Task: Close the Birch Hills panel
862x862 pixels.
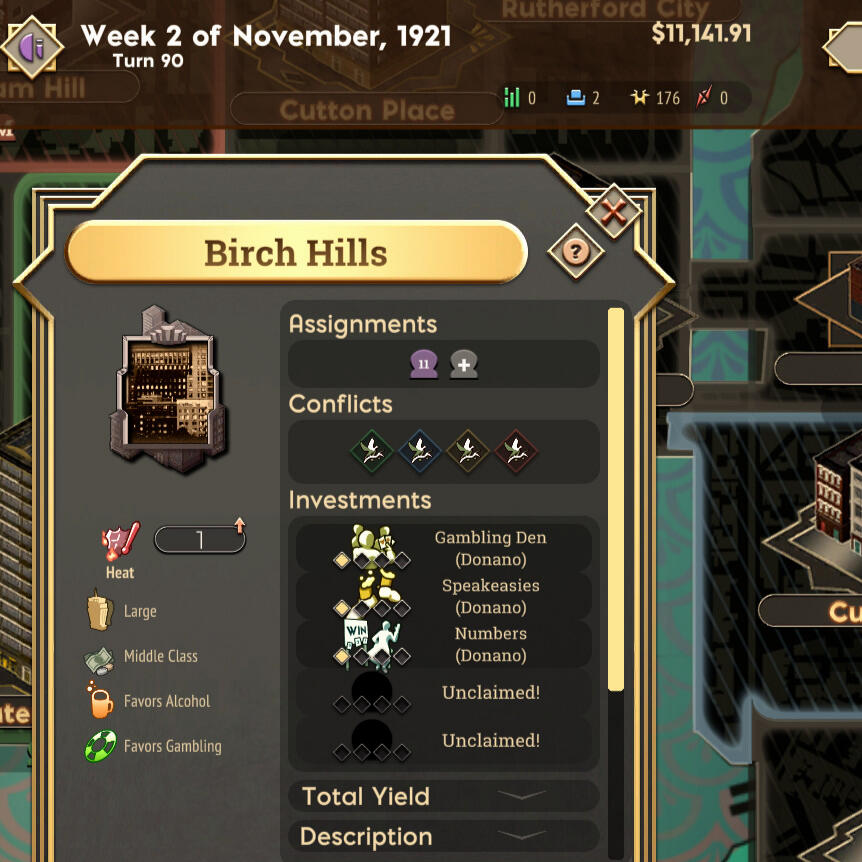Action: [x=613, y=211]
